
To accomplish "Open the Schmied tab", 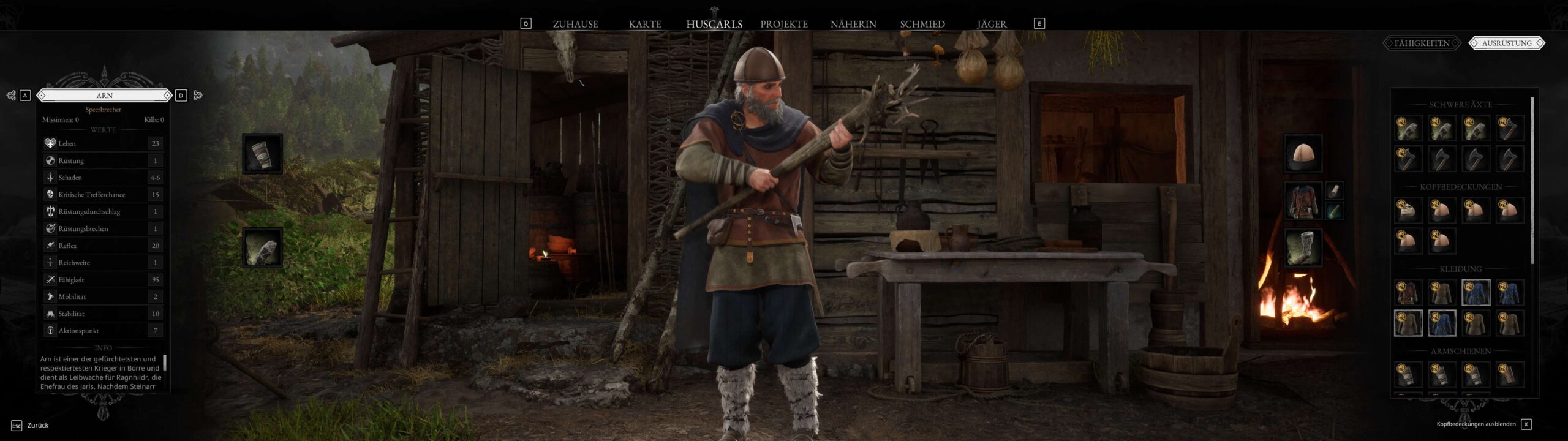I will point(922,24).
